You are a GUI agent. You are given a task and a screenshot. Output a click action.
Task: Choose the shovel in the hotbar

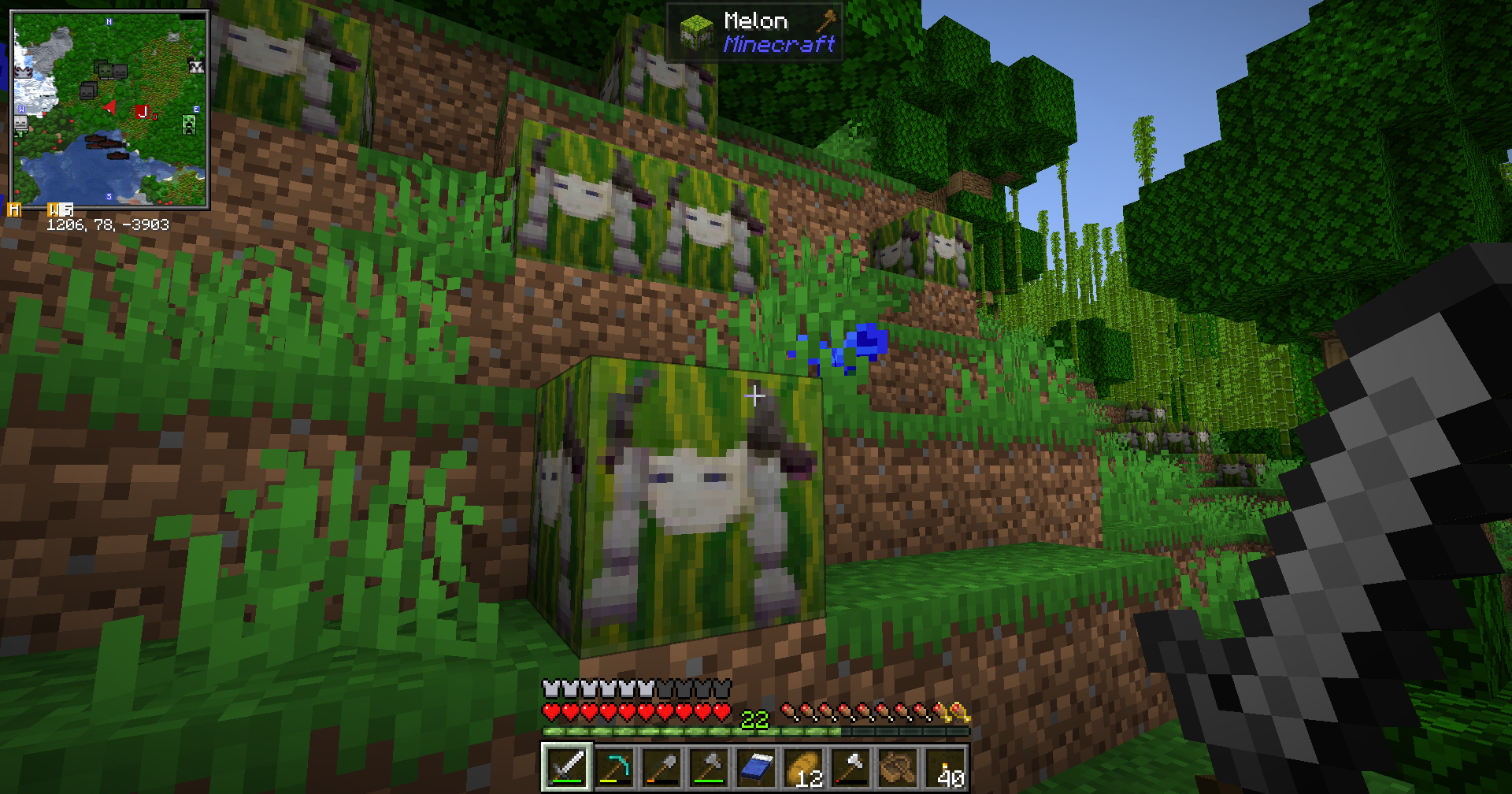coord(661,766)
